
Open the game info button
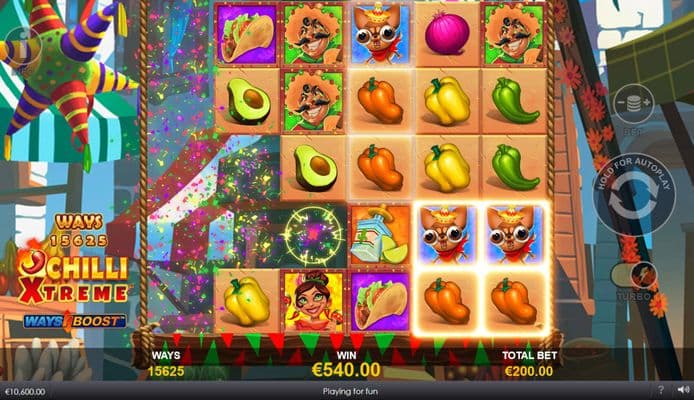(17, 47)
